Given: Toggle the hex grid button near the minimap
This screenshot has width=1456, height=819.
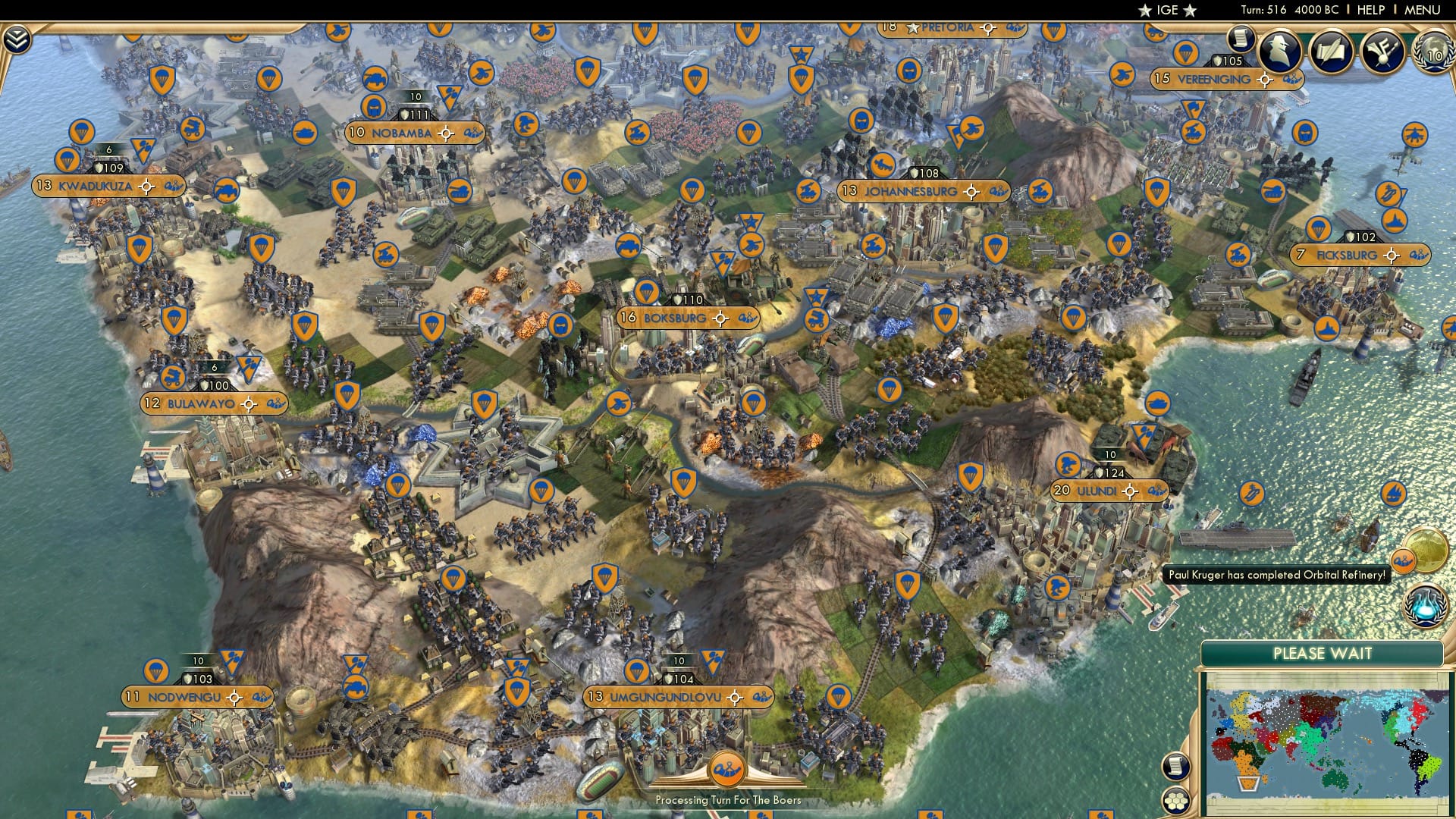Looking at the screenshot, I should (x=1176, y=801).
